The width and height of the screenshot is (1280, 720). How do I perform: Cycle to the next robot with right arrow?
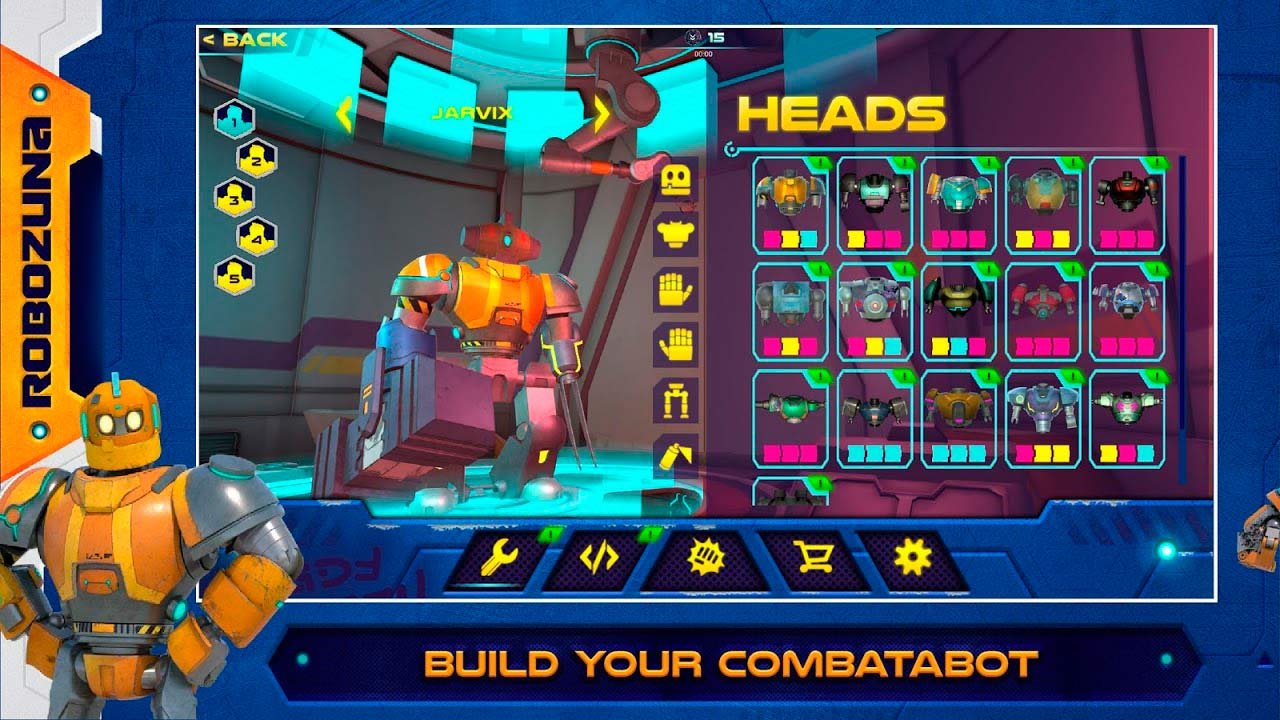coord(602,114)
